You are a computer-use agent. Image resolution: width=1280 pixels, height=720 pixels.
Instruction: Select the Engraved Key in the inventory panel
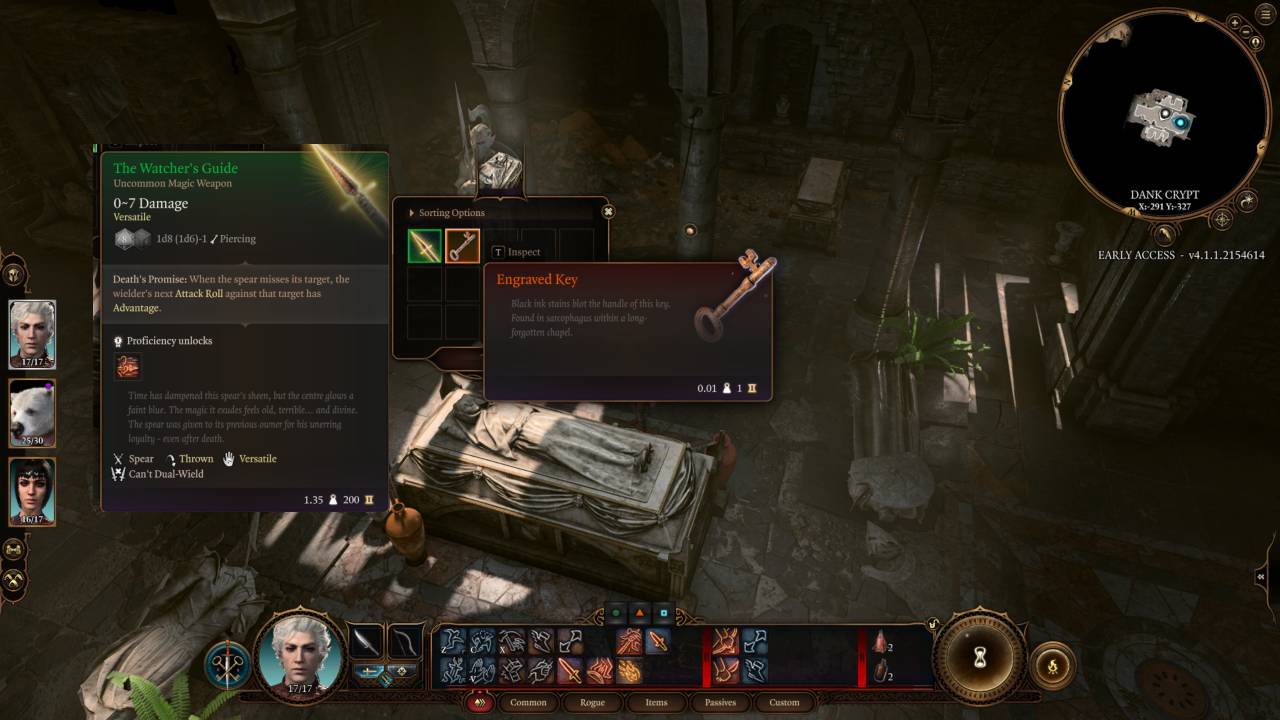[461, 243]
